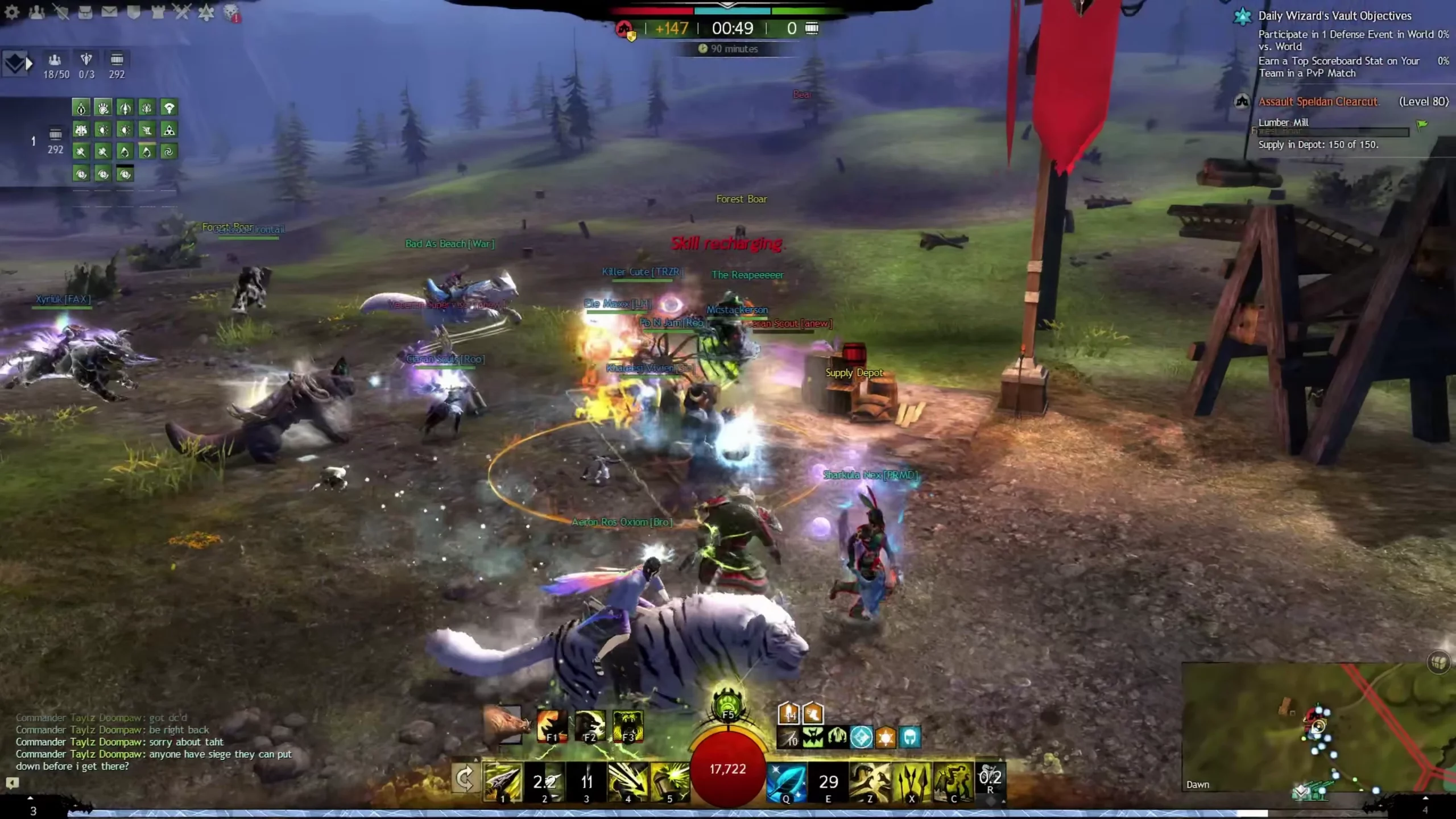The height and width of the screenshot is (819, 1456).
Task: Activate the F1 pet beast ability
Action: (552, 726)
